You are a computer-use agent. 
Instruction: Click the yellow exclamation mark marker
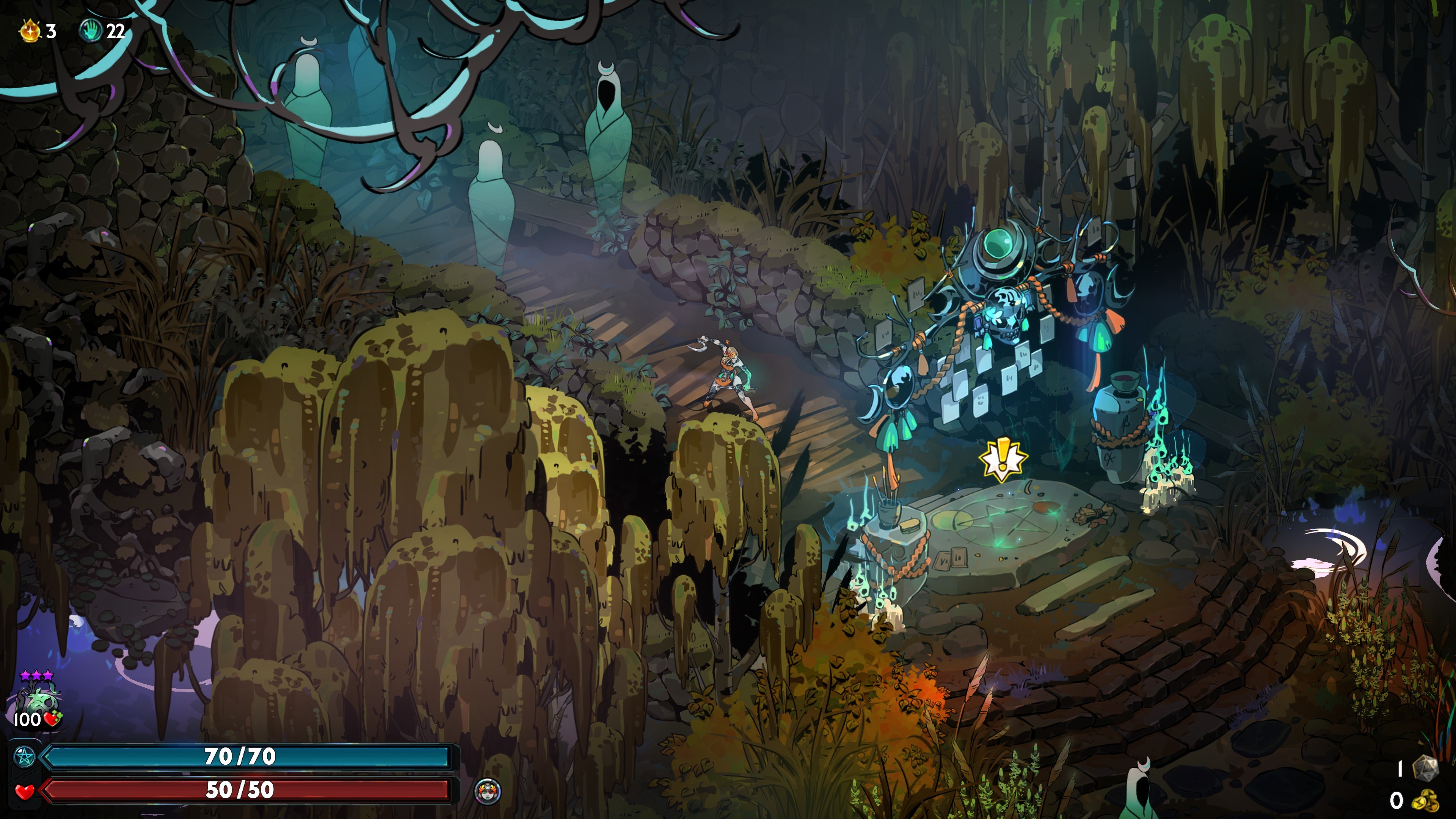pos(1003,459)
